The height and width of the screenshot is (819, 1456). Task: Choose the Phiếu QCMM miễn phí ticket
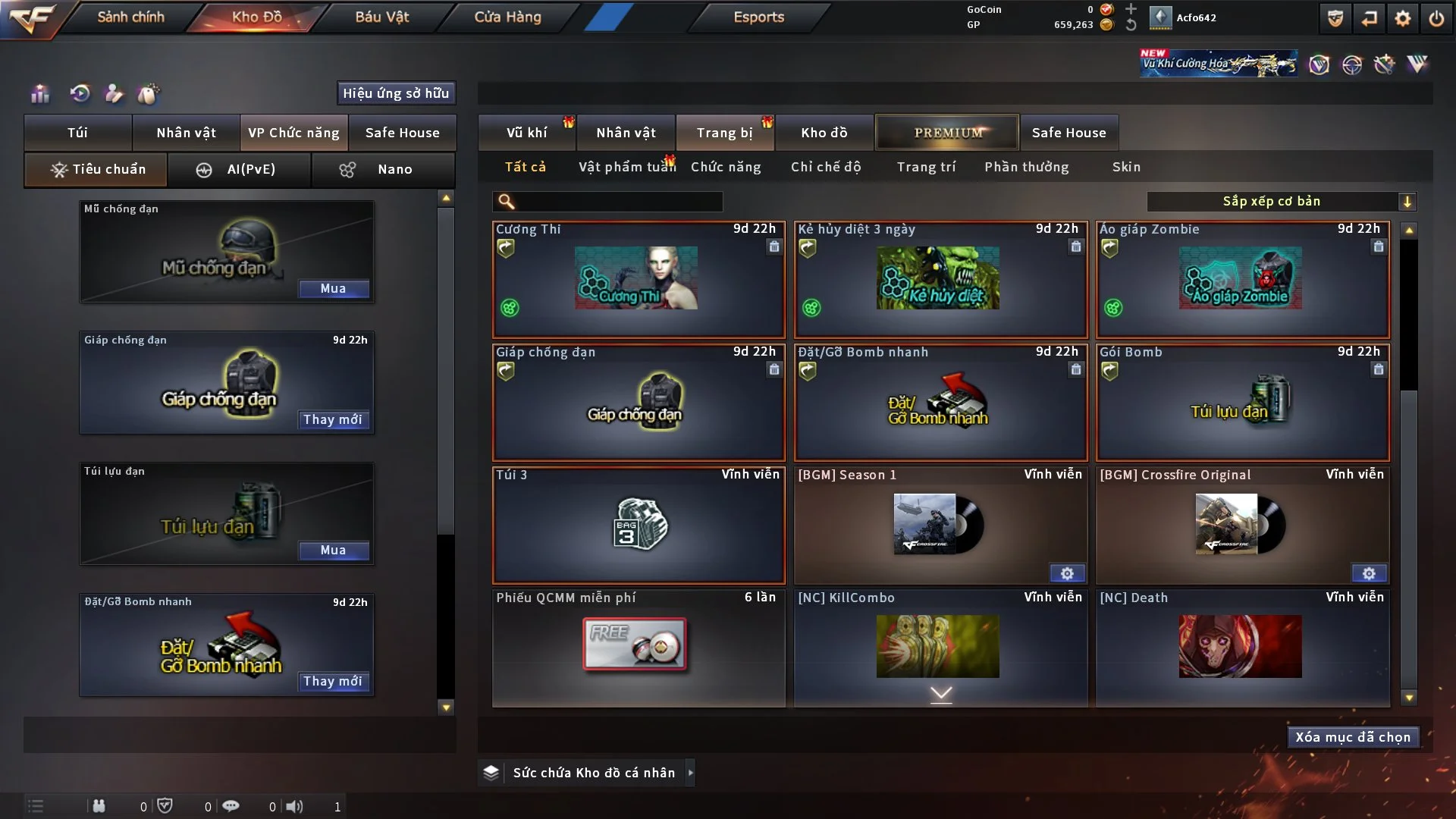pyautogui.click(x=639, y=647)
